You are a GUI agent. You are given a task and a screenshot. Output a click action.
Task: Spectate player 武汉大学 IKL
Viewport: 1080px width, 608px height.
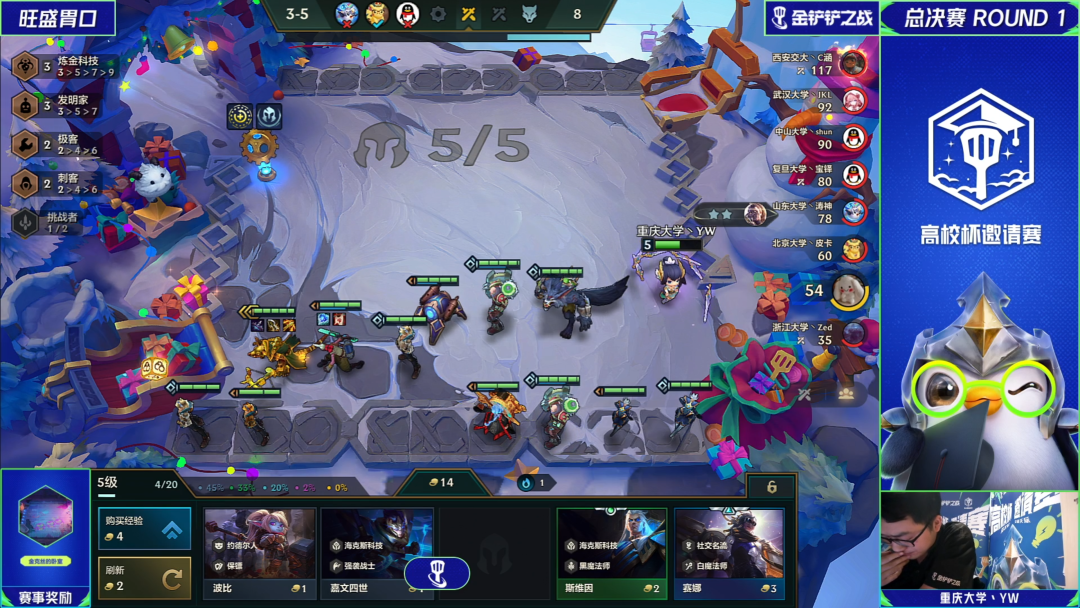[x=818, y=101]
